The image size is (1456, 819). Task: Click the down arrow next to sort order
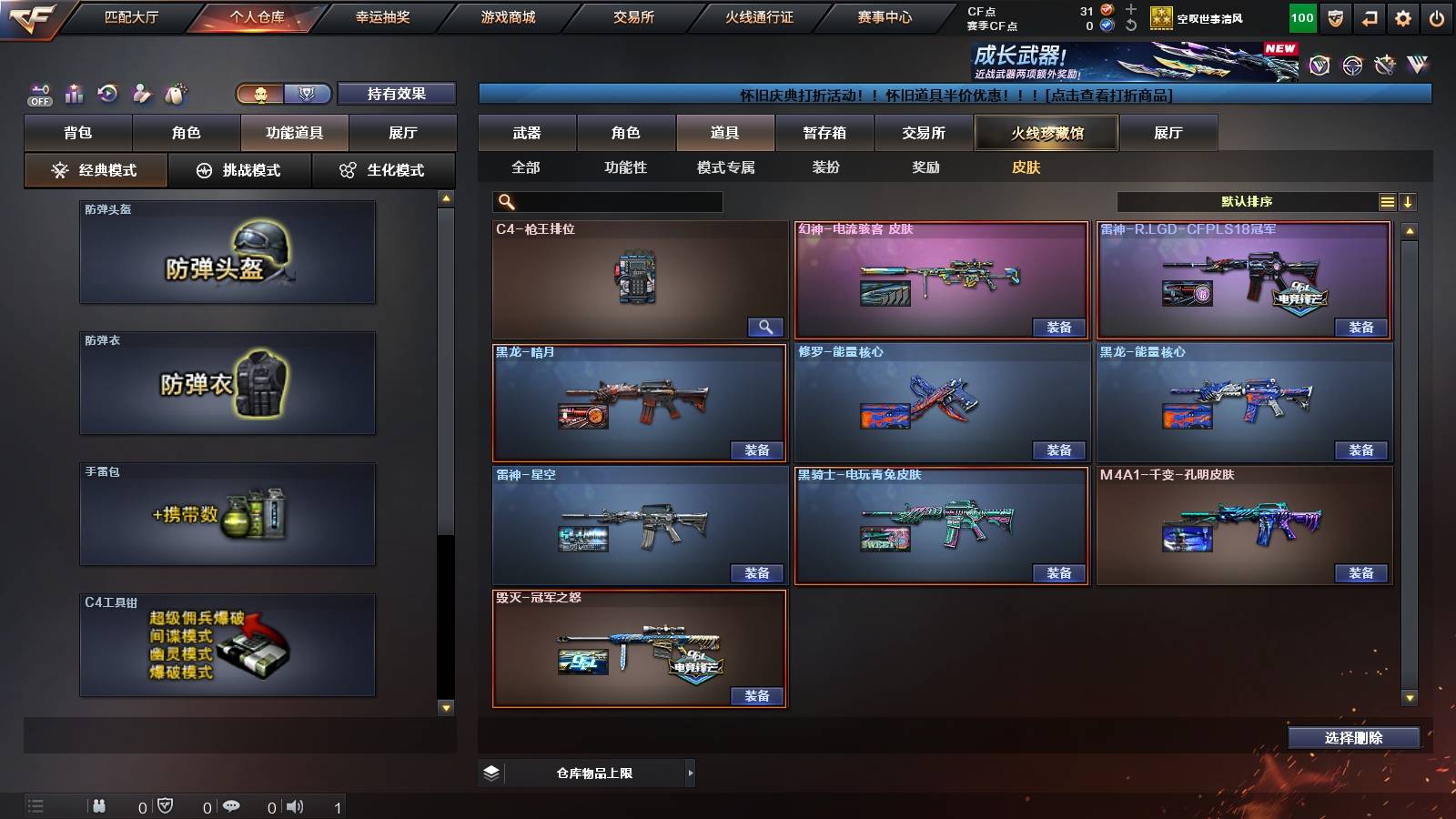[1408, 201]
